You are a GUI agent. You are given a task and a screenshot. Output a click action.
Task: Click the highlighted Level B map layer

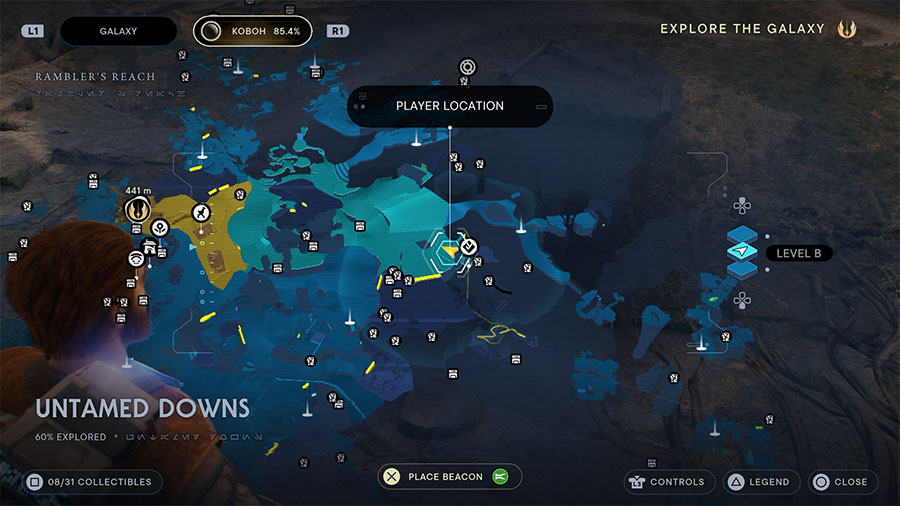[742, 251]
